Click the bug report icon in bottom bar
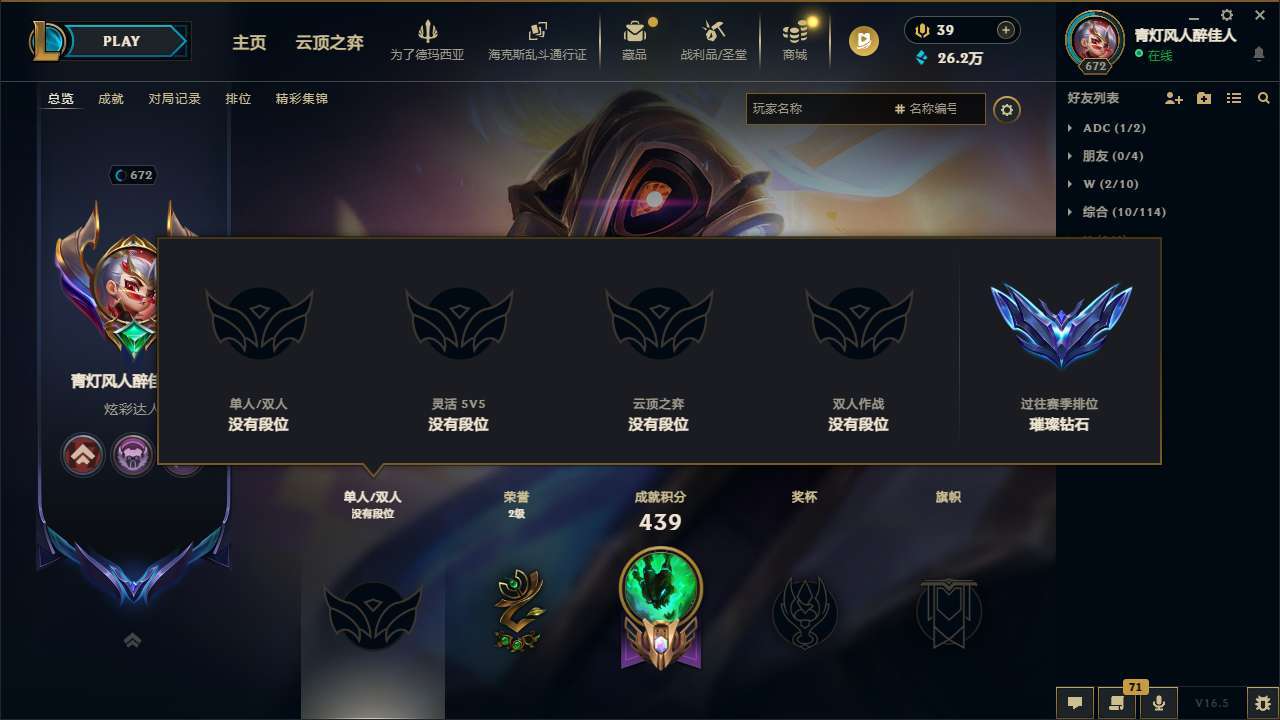Image resolution: width=1280 pixels, height=720 pixels. pyautogui.click(x=1262, y=702)
